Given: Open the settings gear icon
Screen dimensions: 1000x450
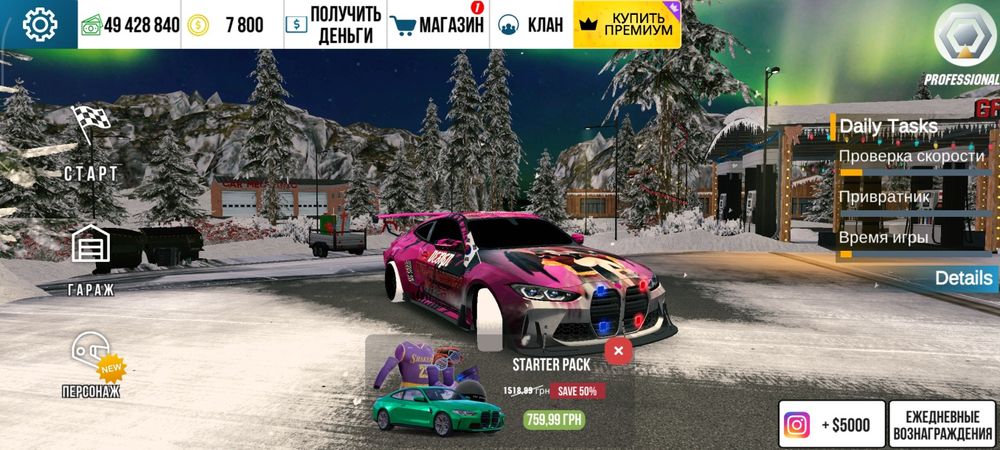Looking at the screenshot, I should tap(39, 24).
